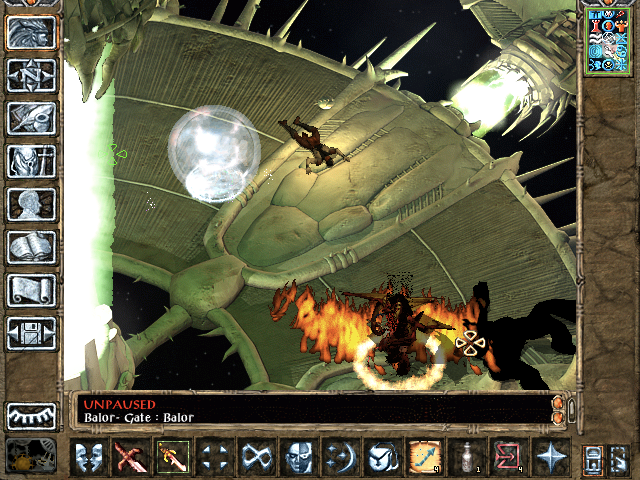Activate the infinity symbol ability

point(257,457)
